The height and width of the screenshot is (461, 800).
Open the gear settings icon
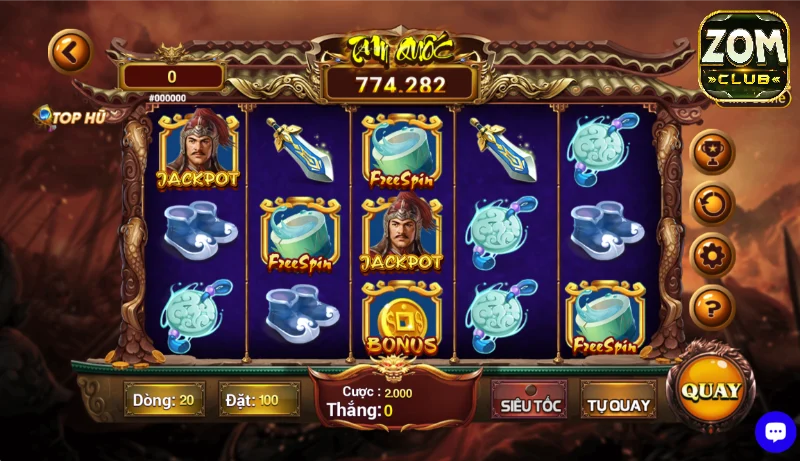(x=713, y=255)
